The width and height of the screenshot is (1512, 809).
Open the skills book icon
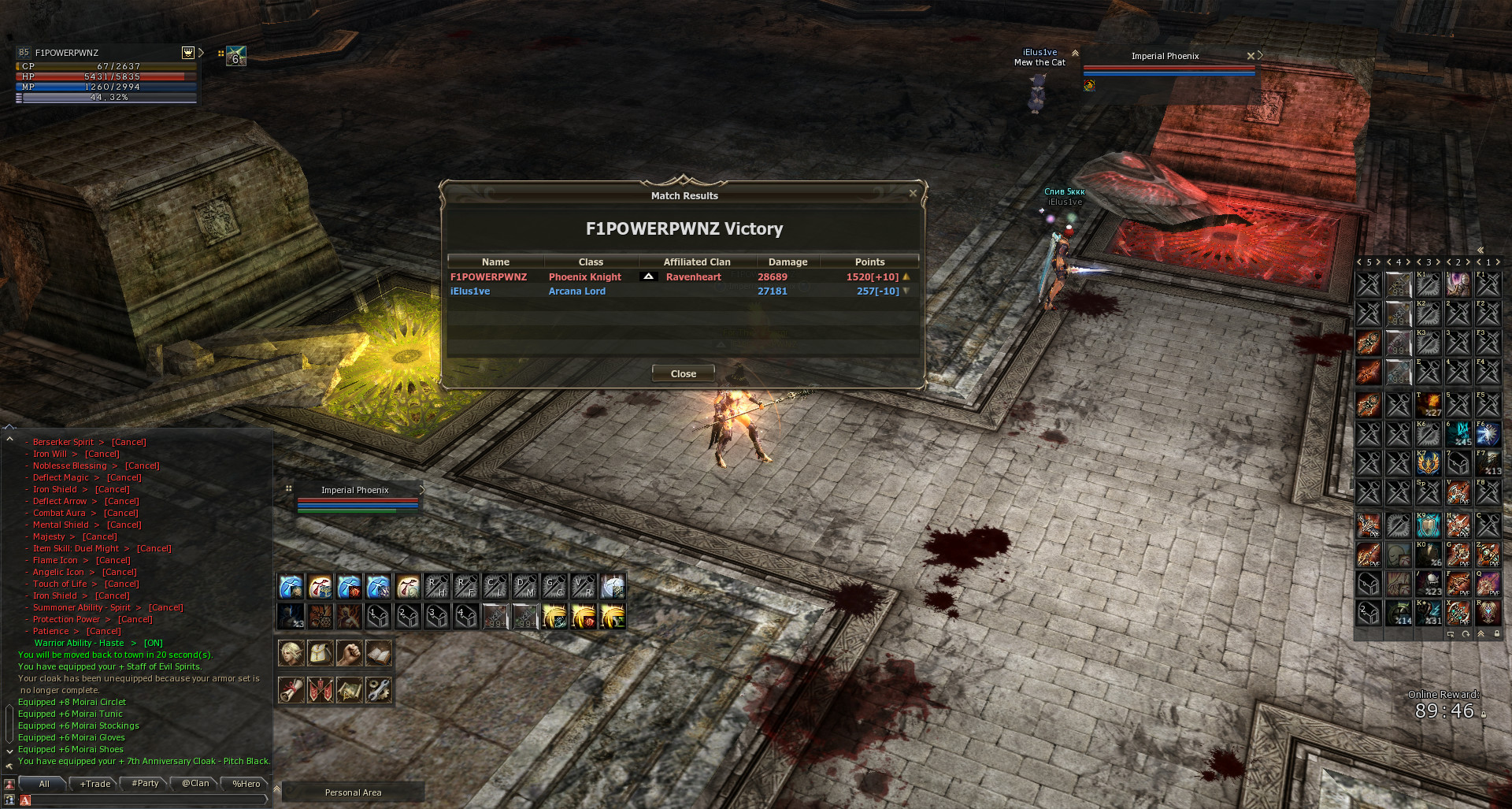tap(378, 653)
